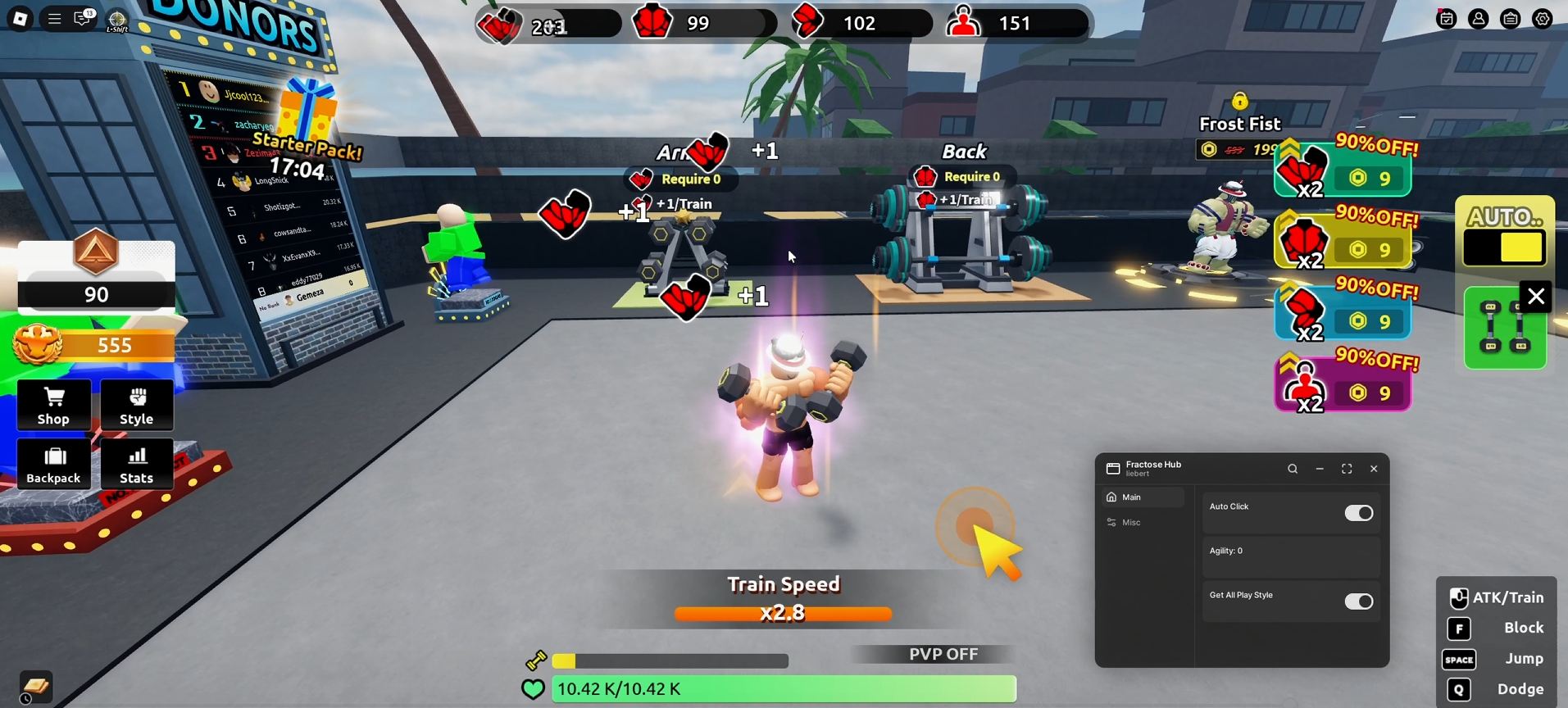Image resolution: width=1568 pixels, height=708 pixels.
Task: Open the Shop menu
Action: [54, 406]
